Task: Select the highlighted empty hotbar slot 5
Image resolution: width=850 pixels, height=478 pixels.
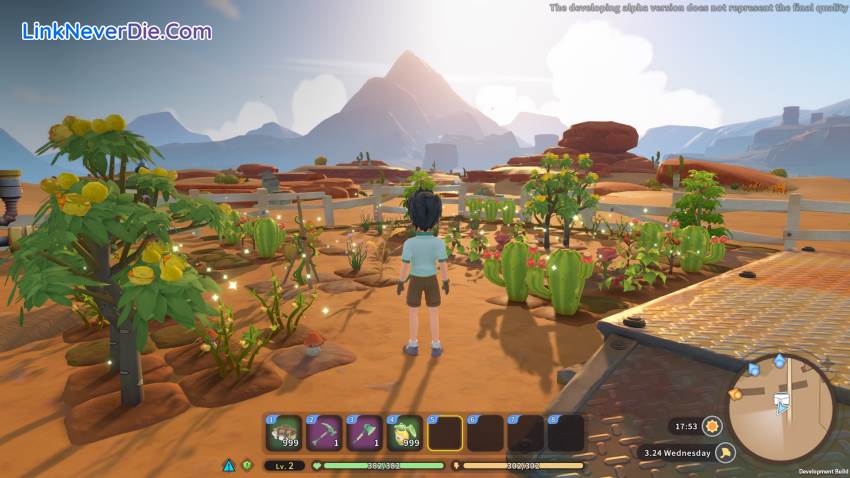Action: pos(445,433)
